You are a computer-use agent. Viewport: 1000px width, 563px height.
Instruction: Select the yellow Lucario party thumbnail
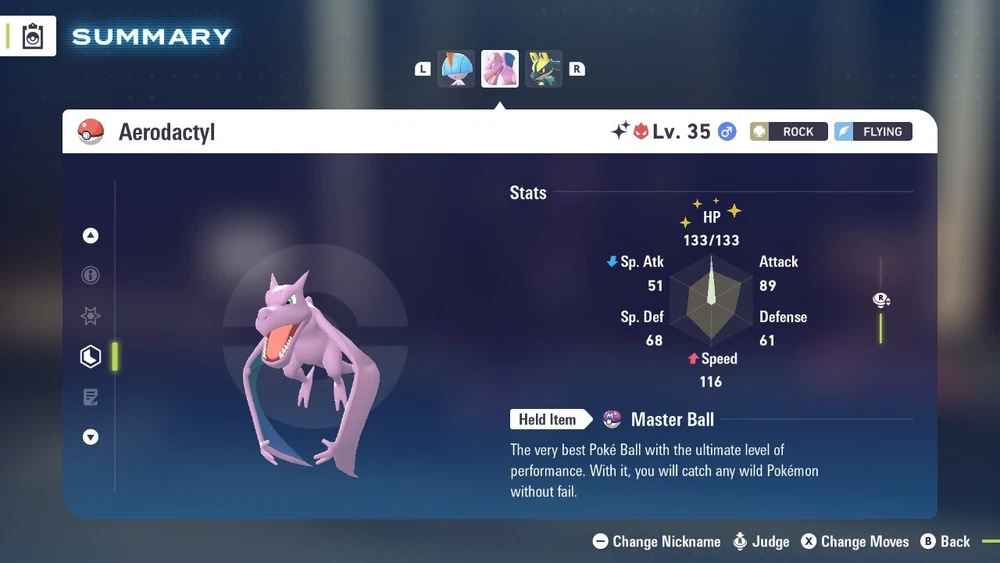[544, 69]
